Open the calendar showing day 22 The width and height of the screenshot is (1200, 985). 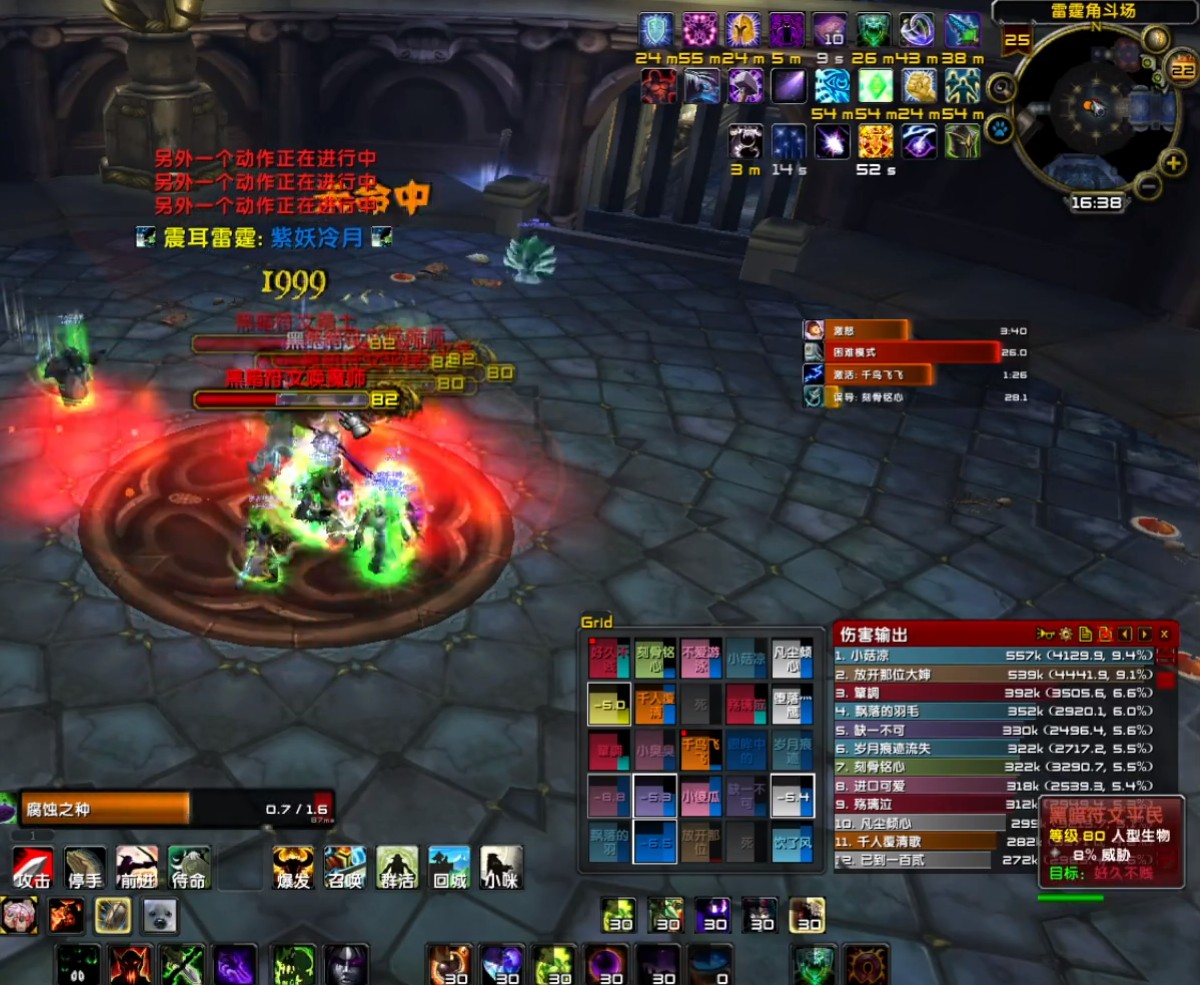tap(1182, 70)
